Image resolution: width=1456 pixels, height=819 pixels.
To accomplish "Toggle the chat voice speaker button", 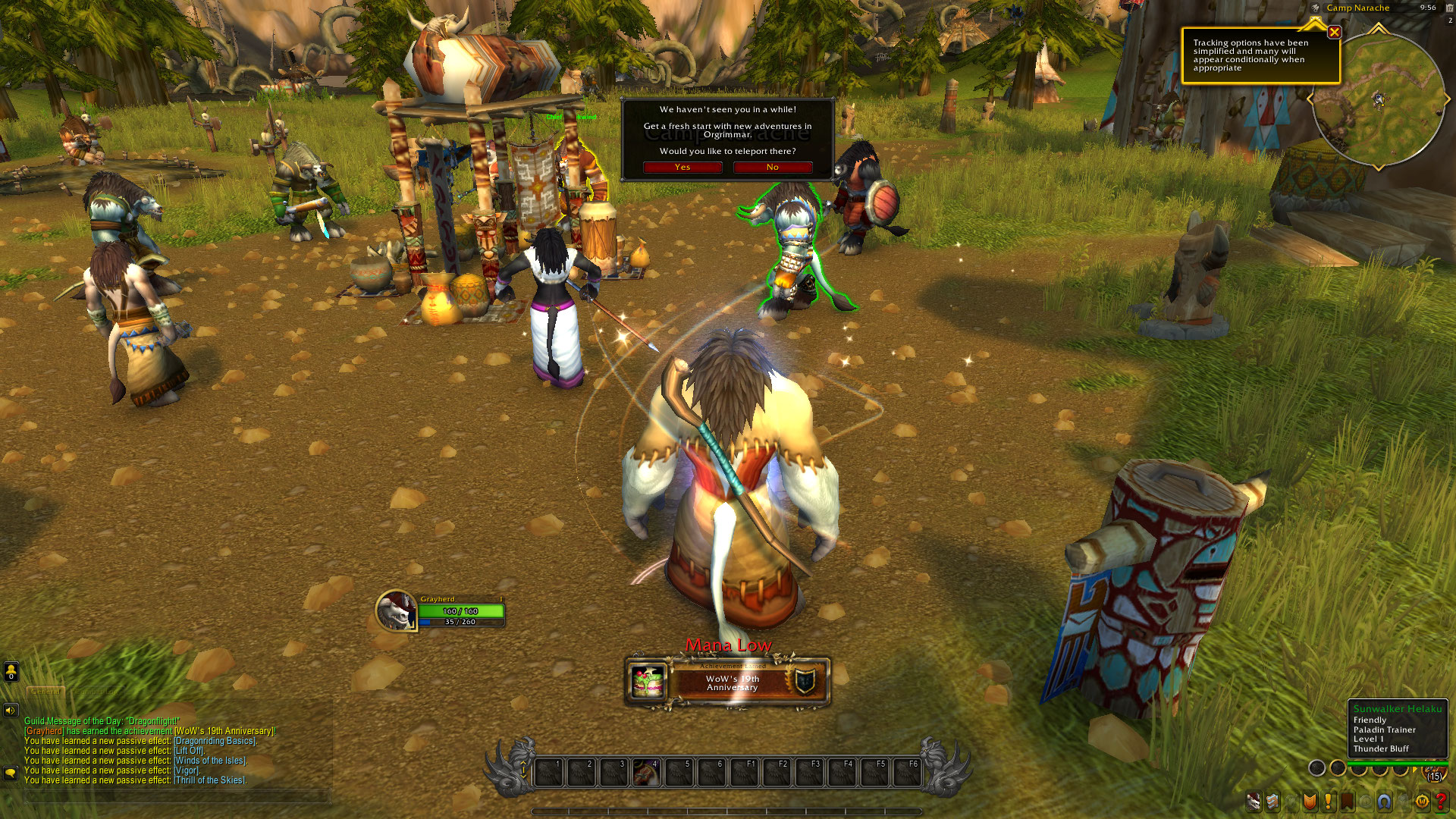I will pos(10,711).
